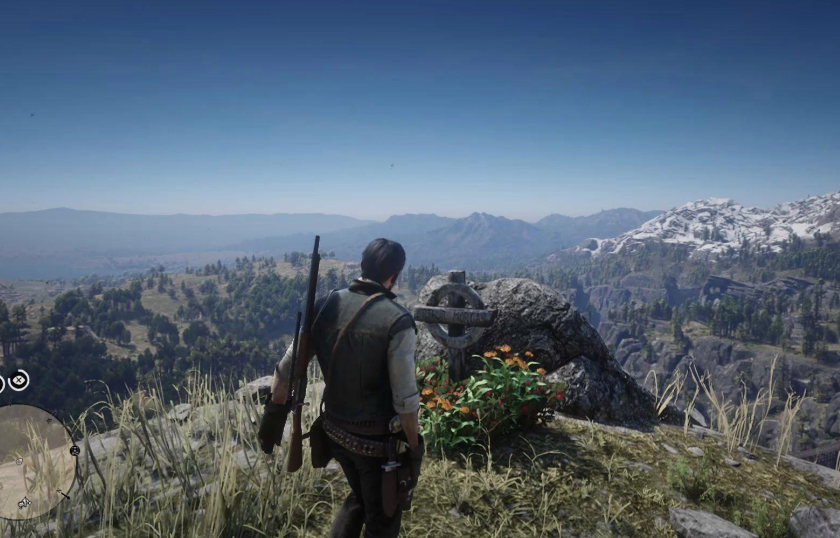Select the horse marker on the minimap
The image size is (840, 538).
(23, 502)
